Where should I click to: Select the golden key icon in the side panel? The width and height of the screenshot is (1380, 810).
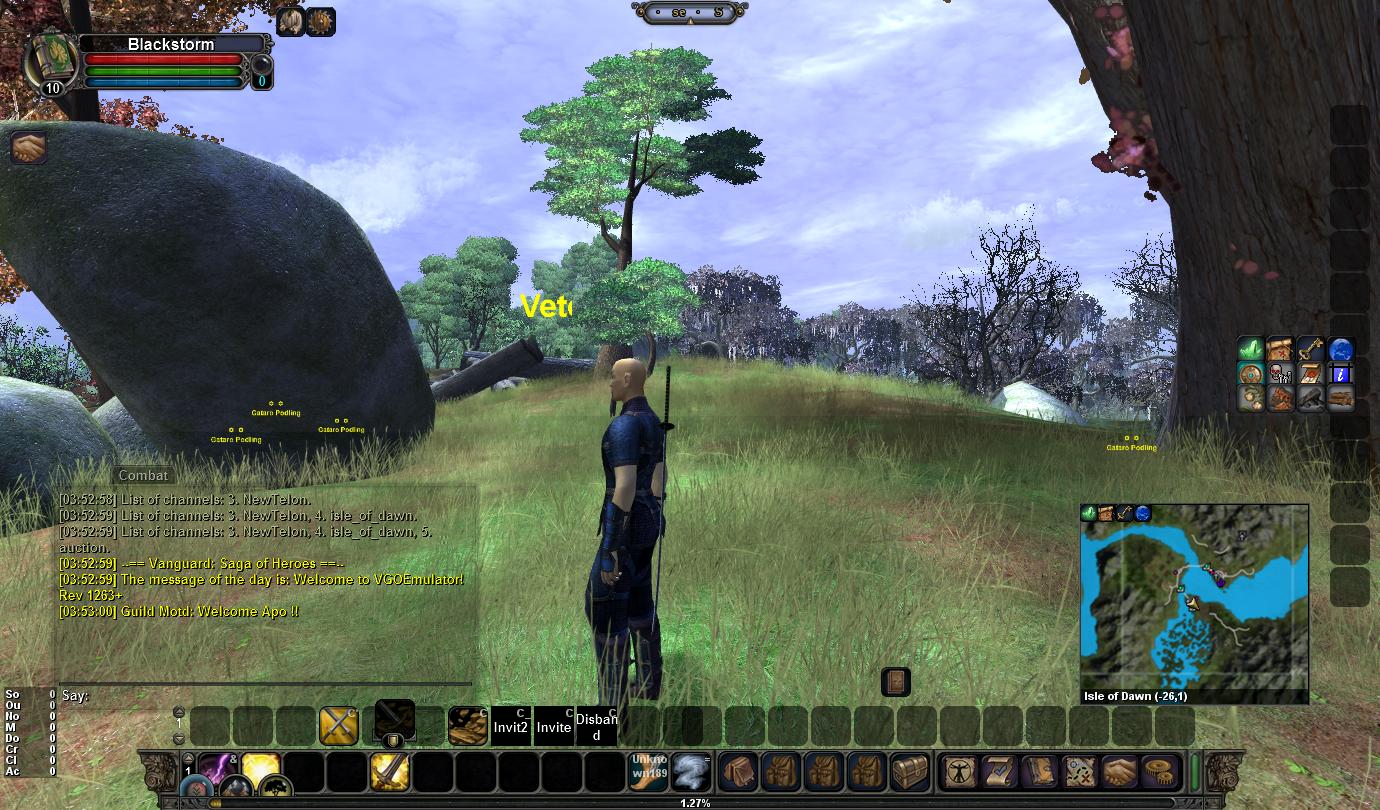1310,349
